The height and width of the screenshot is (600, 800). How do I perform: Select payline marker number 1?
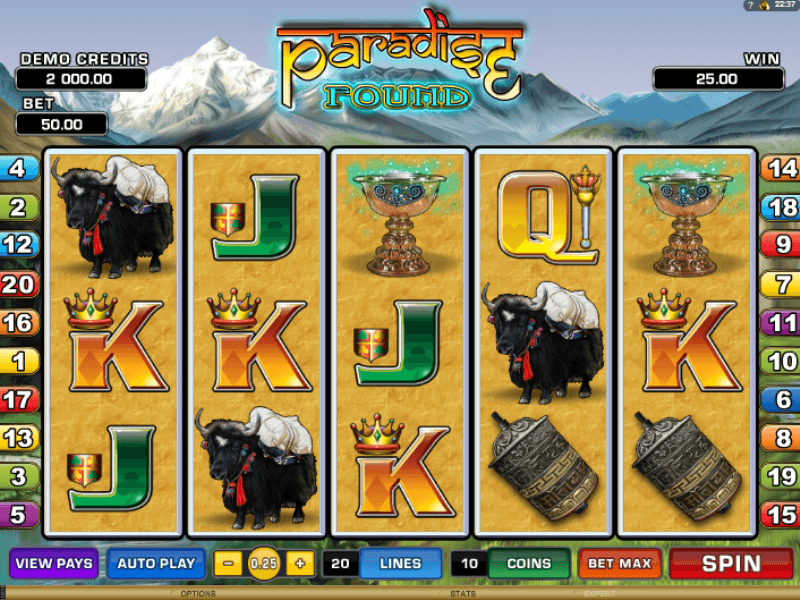tap(18, 361)
